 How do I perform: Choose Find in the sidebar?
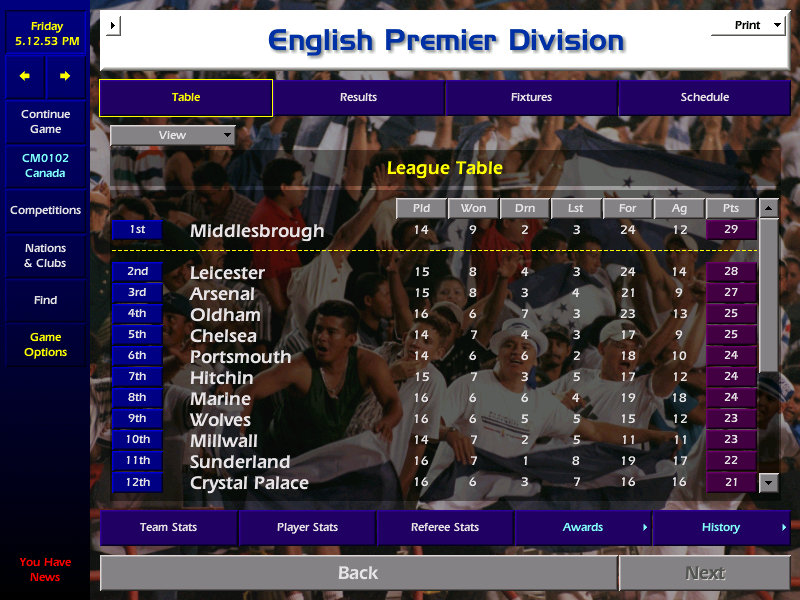click(x=45, y=300)
